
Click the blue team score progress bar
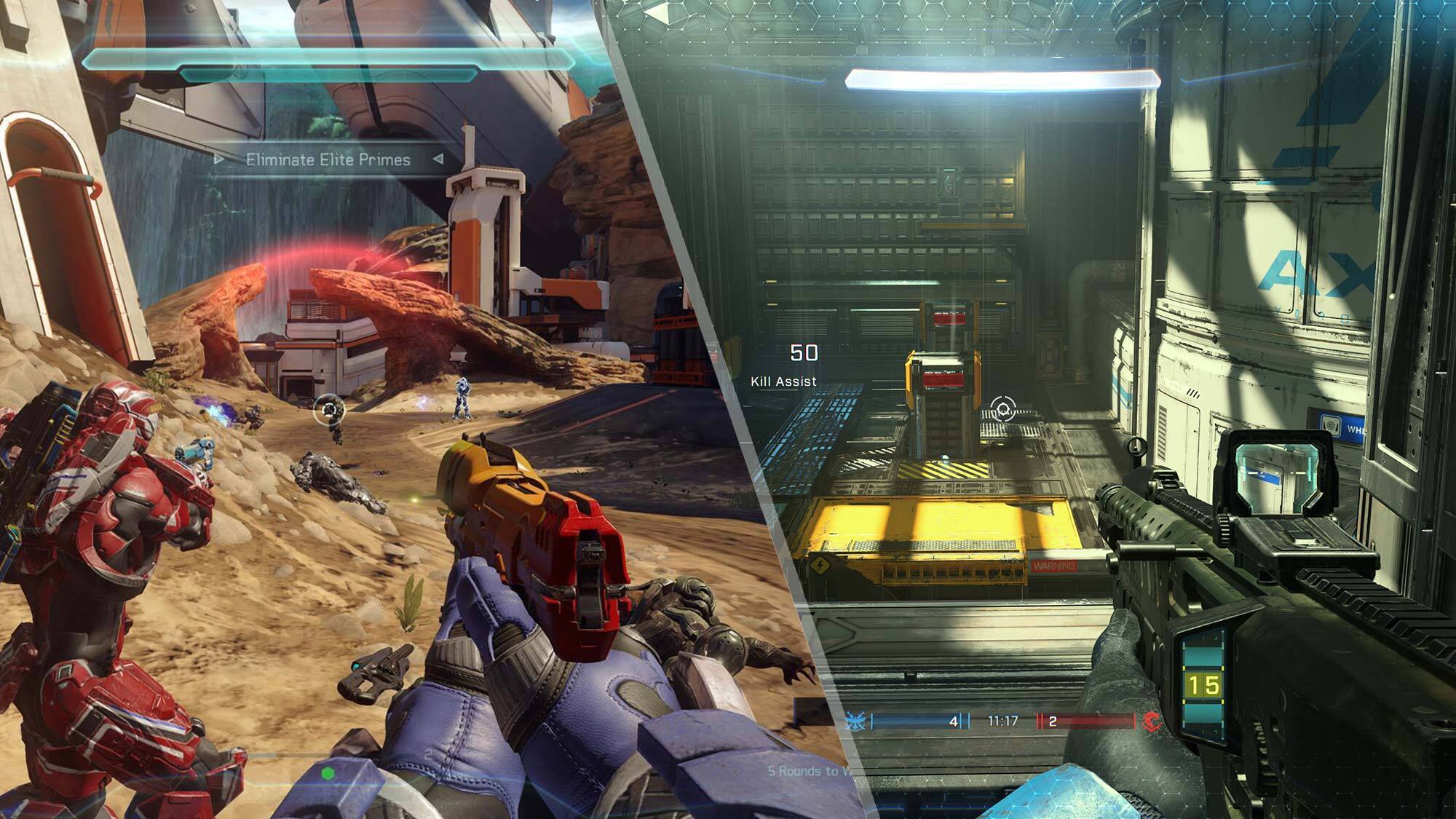(910, 720)
